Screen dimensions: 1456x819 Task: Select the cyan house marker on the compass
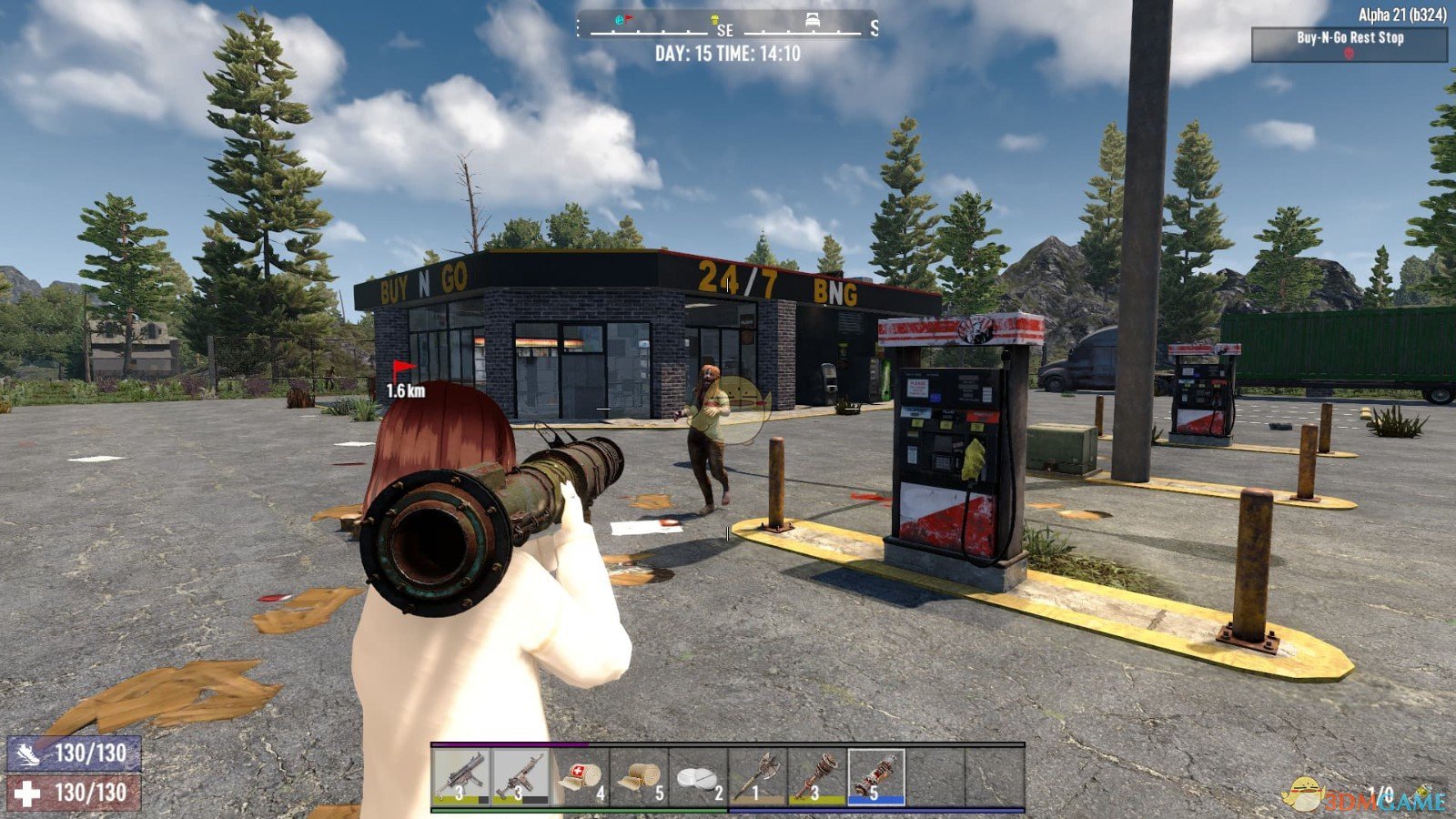621,19
